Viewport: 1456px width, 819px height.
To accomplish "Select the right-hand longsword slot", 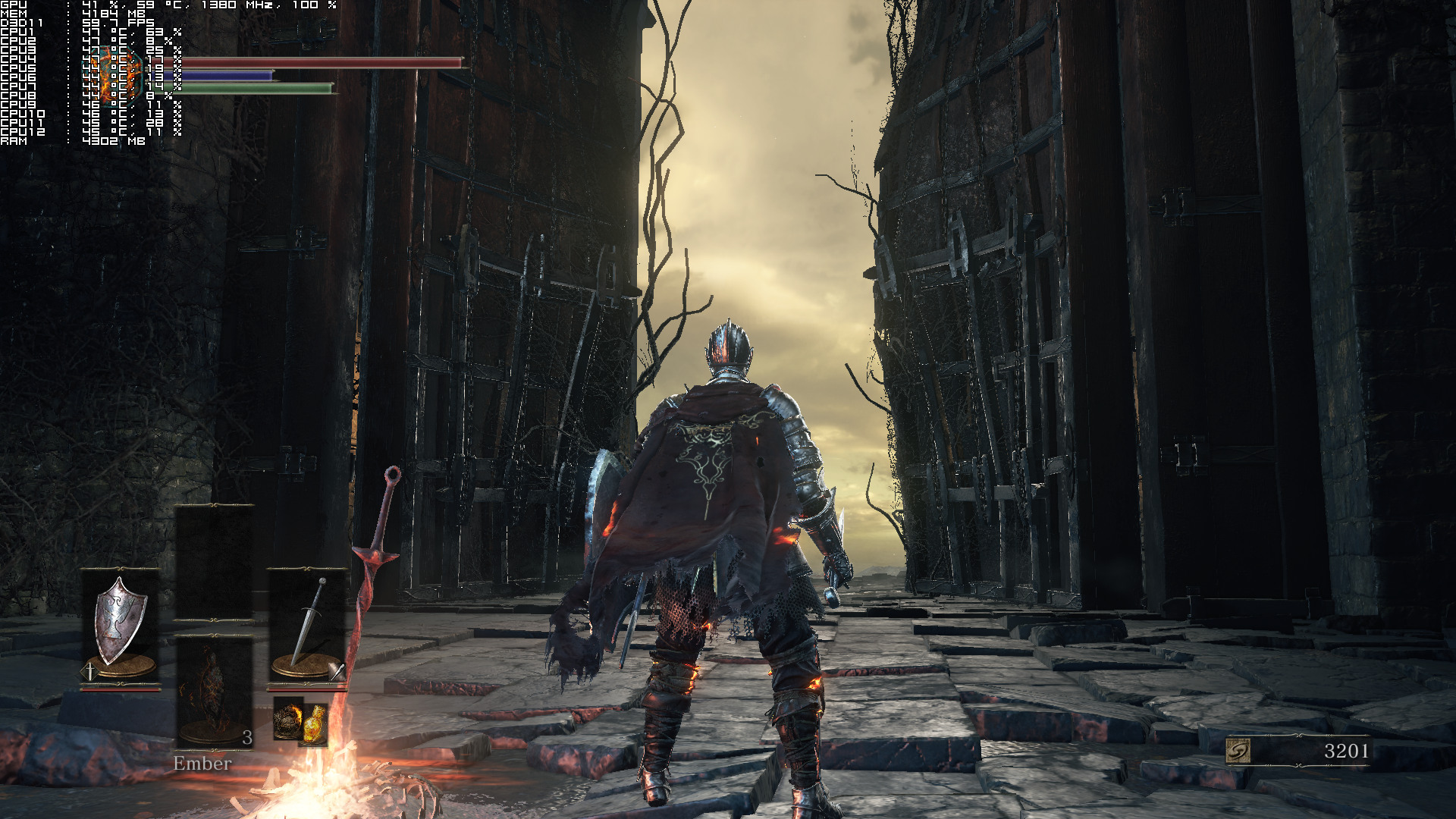I will point(306,626).
